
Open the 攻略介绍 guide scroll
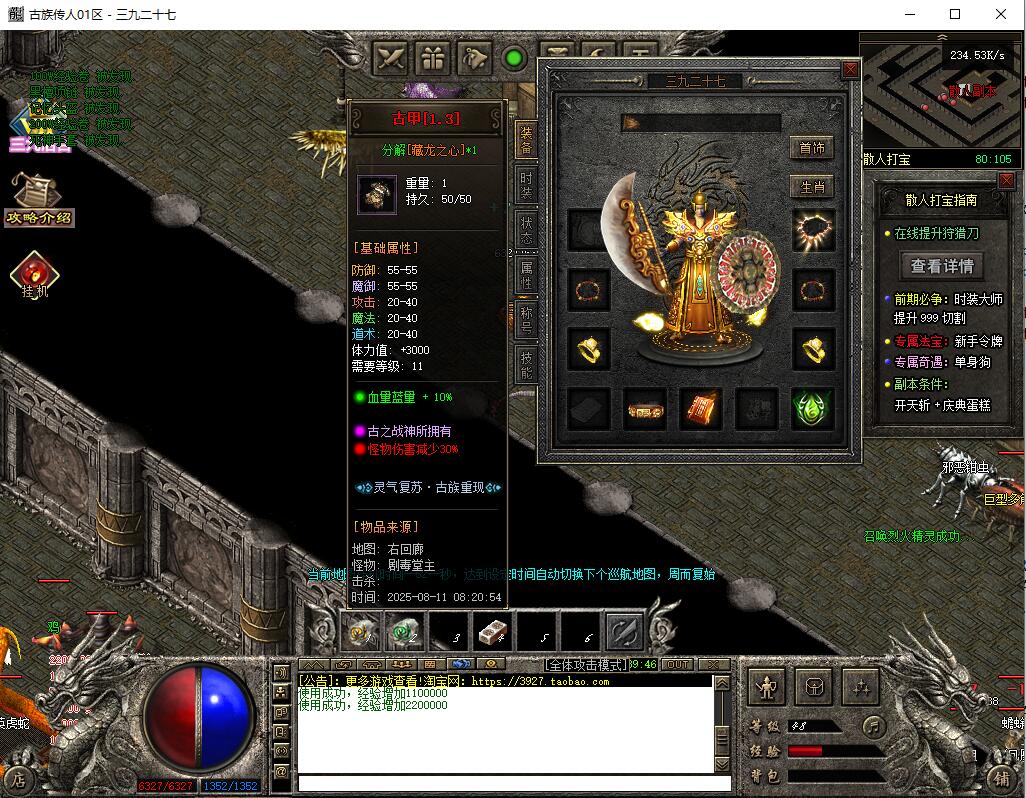tap(39, 200)
